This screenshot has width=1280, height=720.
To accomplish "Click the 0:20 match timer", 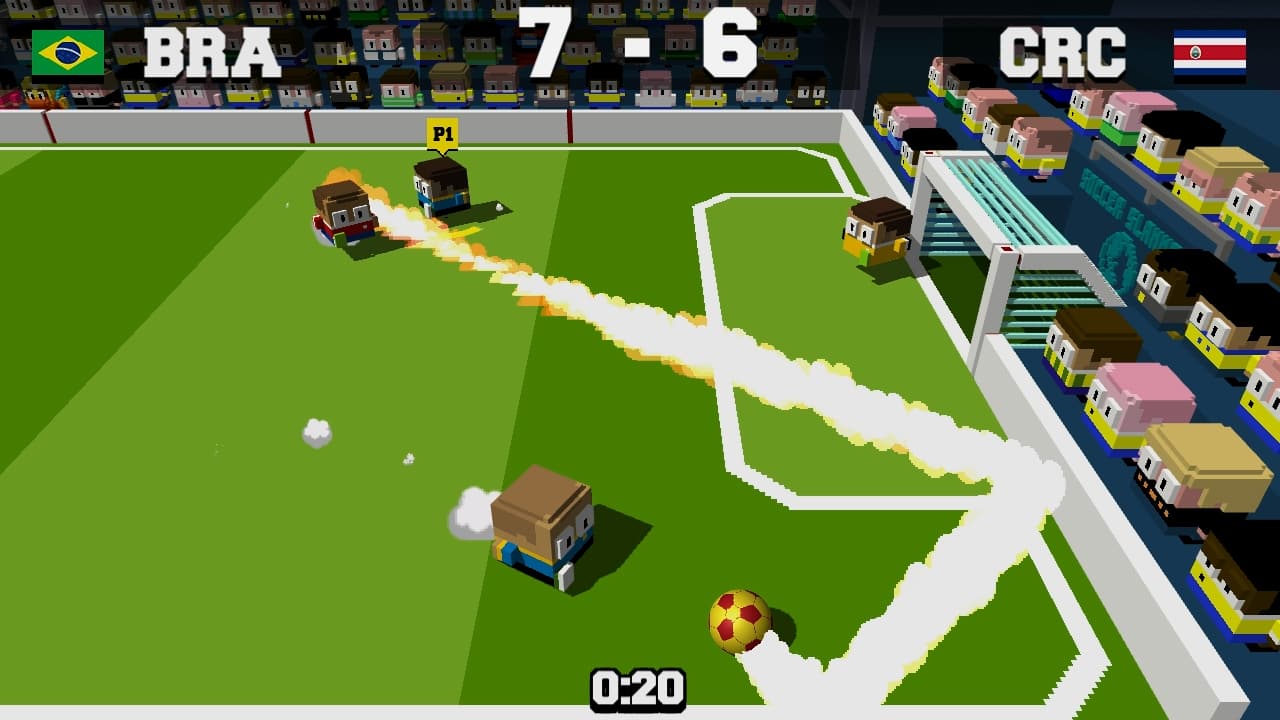I will [637, 687].
